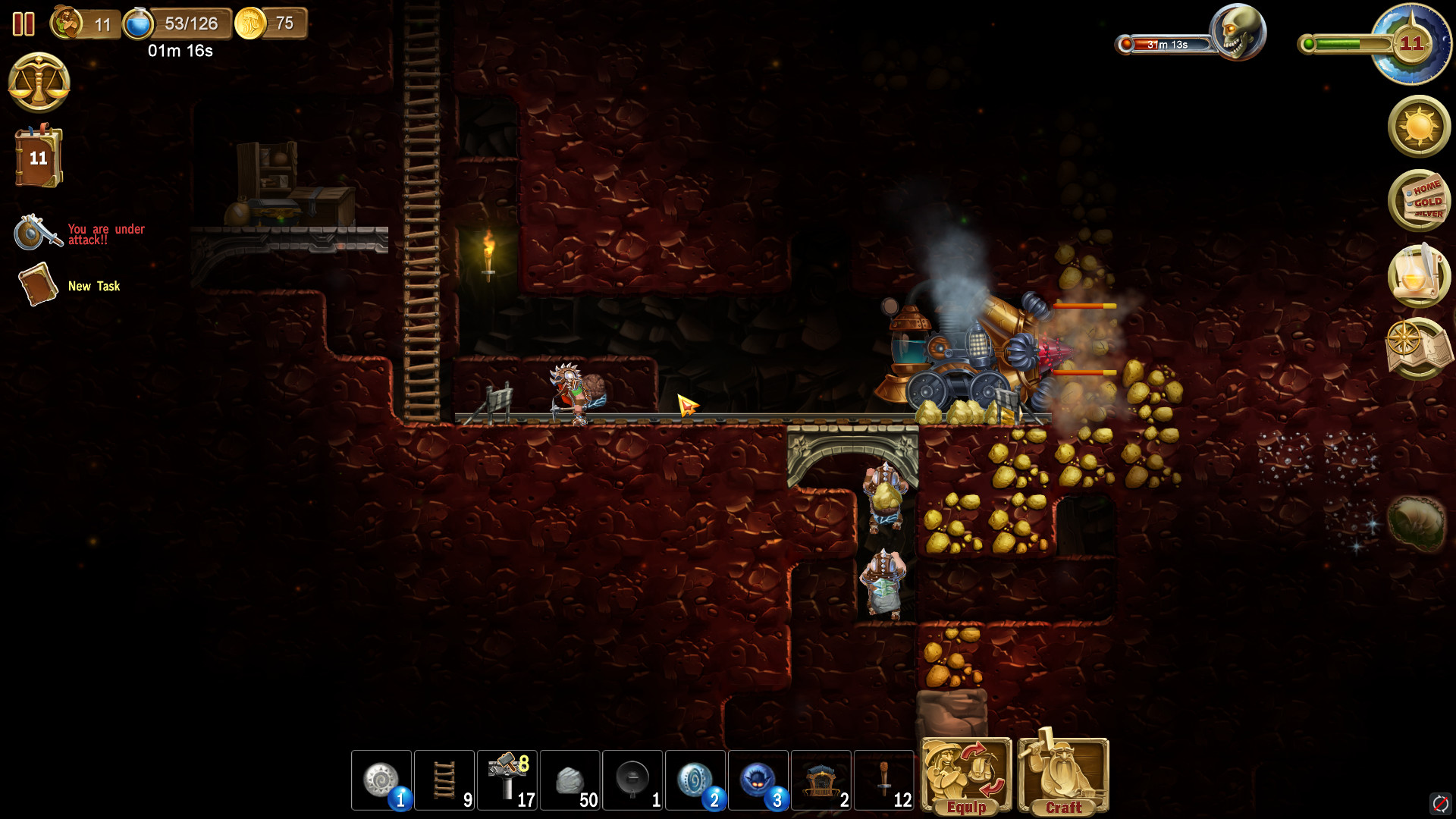Select the mine entrance building slot

[821, 780]
